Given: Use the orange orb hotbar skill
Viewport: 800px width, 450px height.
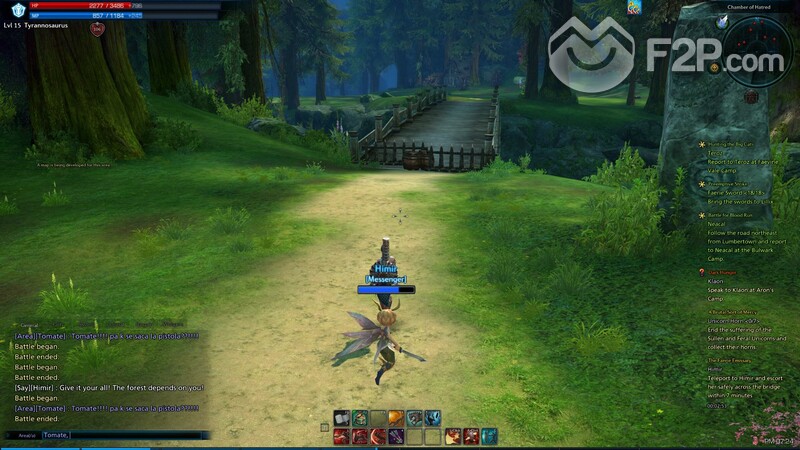Looking at the screenshot, I should (x=396, y=418).
